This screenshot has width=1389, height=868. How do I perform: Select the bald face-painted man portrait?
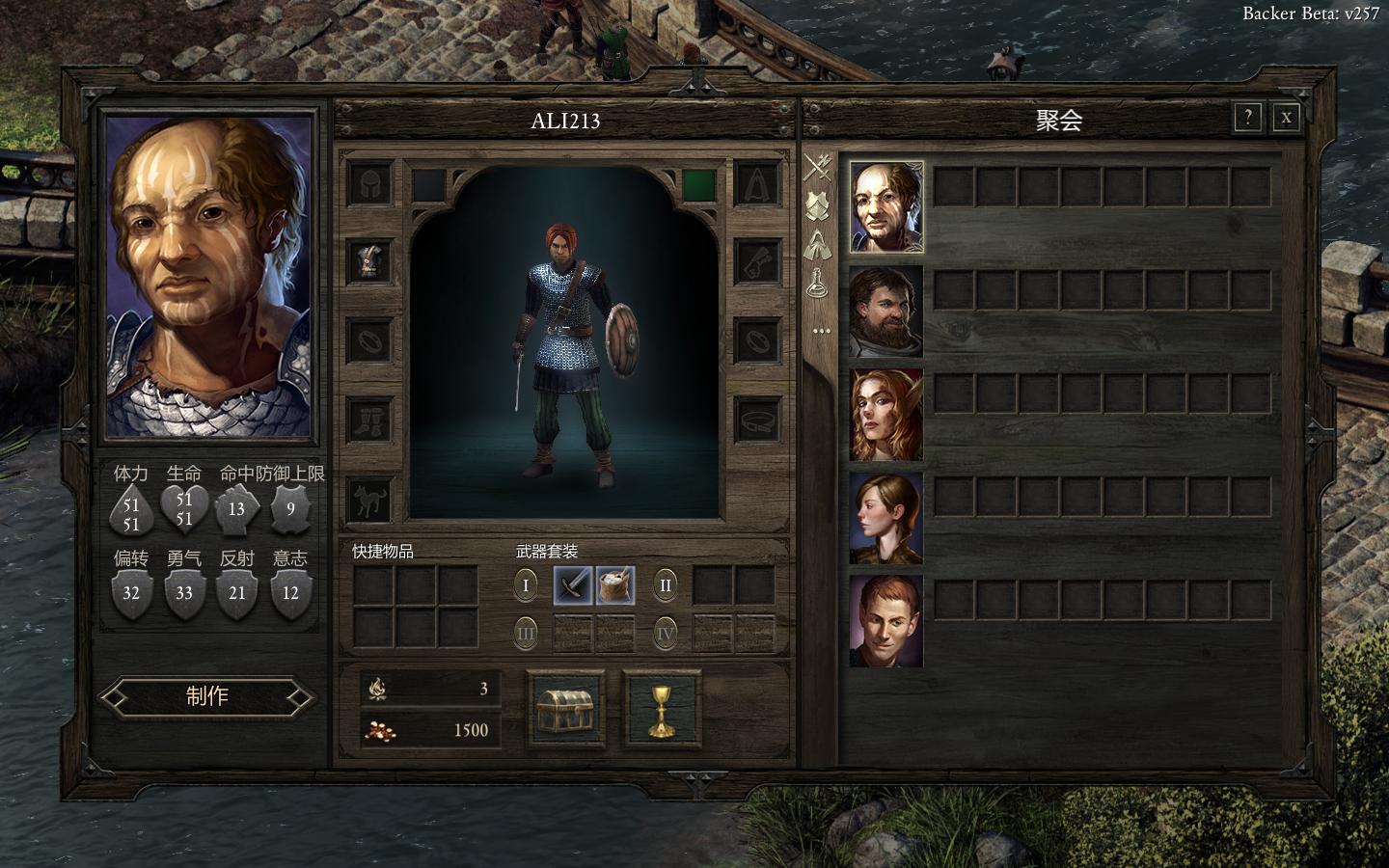(x=885, y=207)
